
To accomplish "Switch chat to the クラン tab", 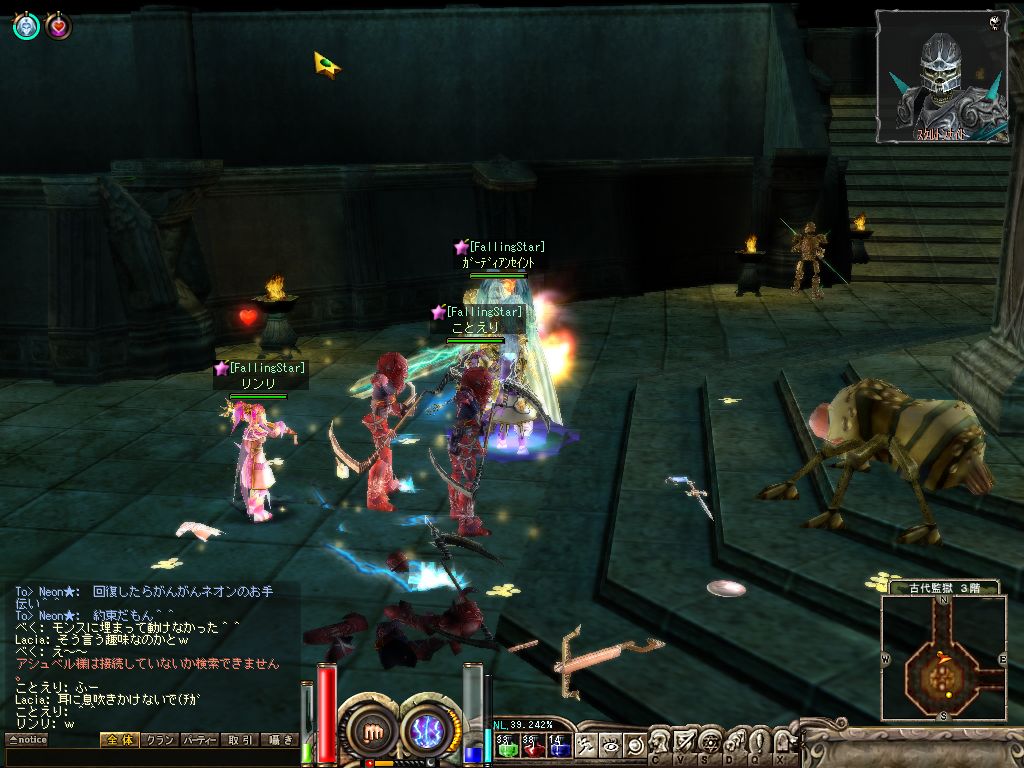I will point(158,740).
